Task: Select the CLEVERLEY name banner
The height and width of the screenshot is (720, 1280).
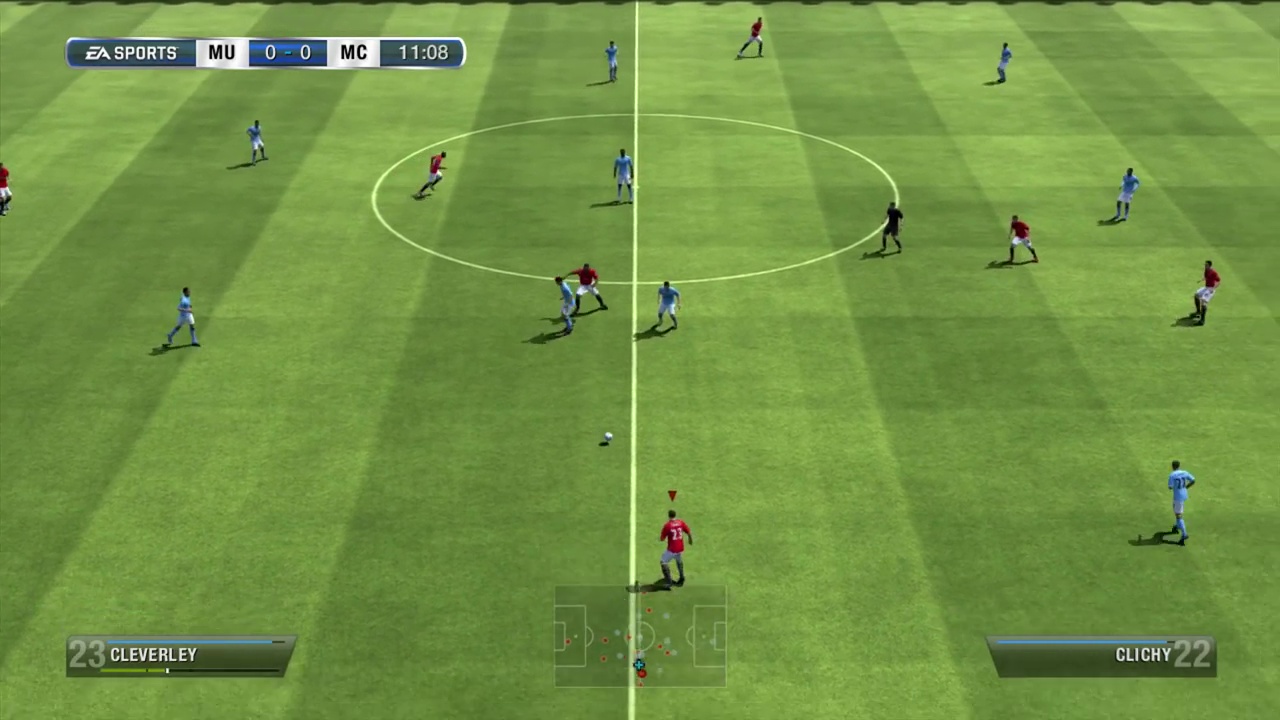Action: coord(154,654)
